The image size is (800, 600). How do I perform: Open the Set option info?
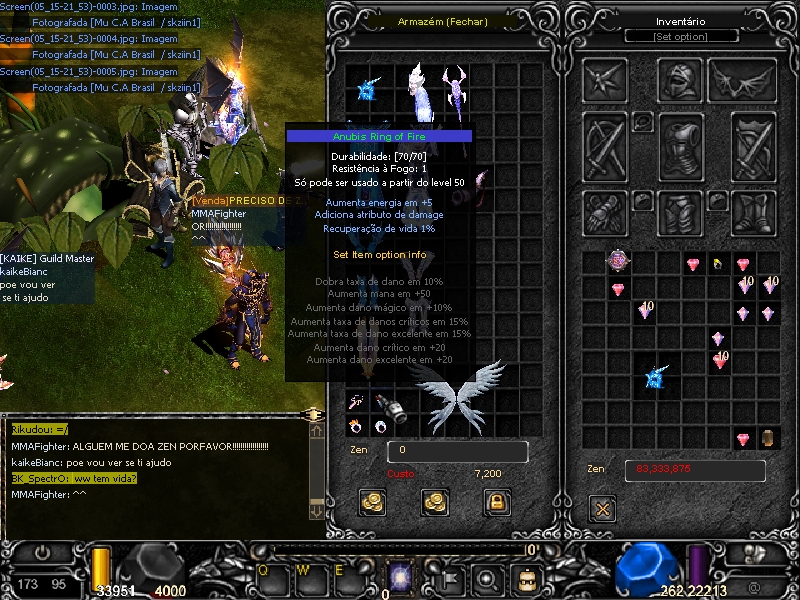point(681,37)
